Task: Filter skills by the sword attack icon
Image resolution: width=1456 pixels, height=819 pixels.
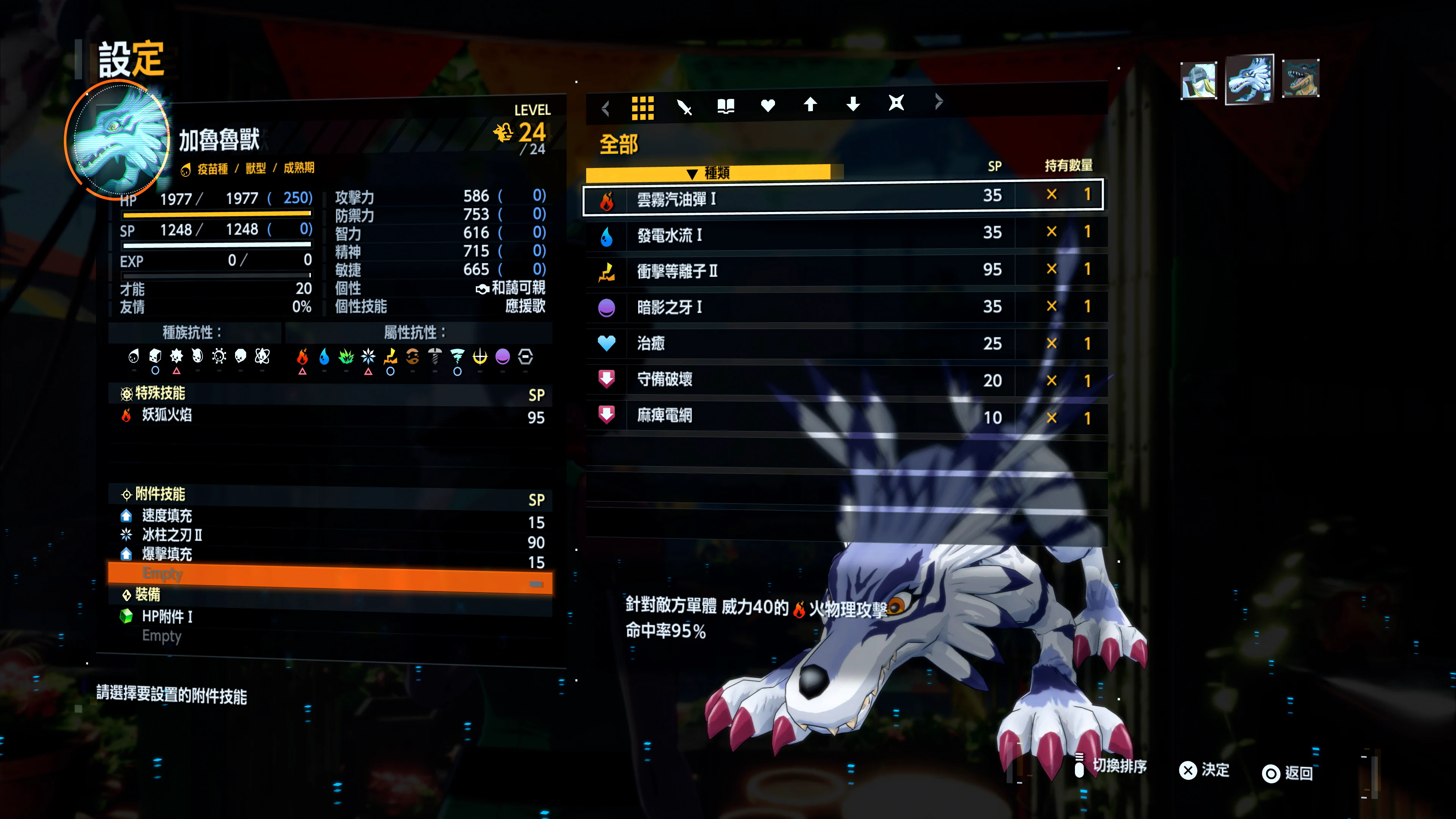Action: click(x=685, y=105)
